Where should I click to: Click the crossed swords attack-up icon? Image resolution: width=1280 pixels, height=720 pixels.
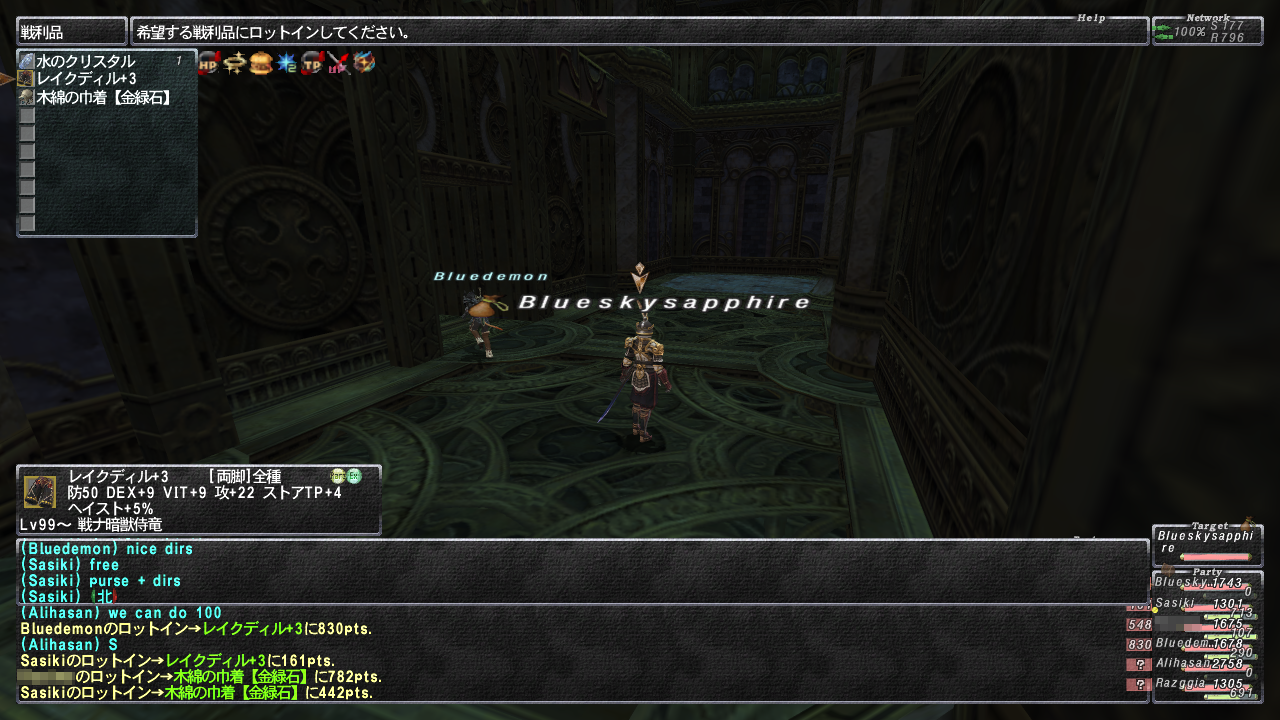[338, 63]
